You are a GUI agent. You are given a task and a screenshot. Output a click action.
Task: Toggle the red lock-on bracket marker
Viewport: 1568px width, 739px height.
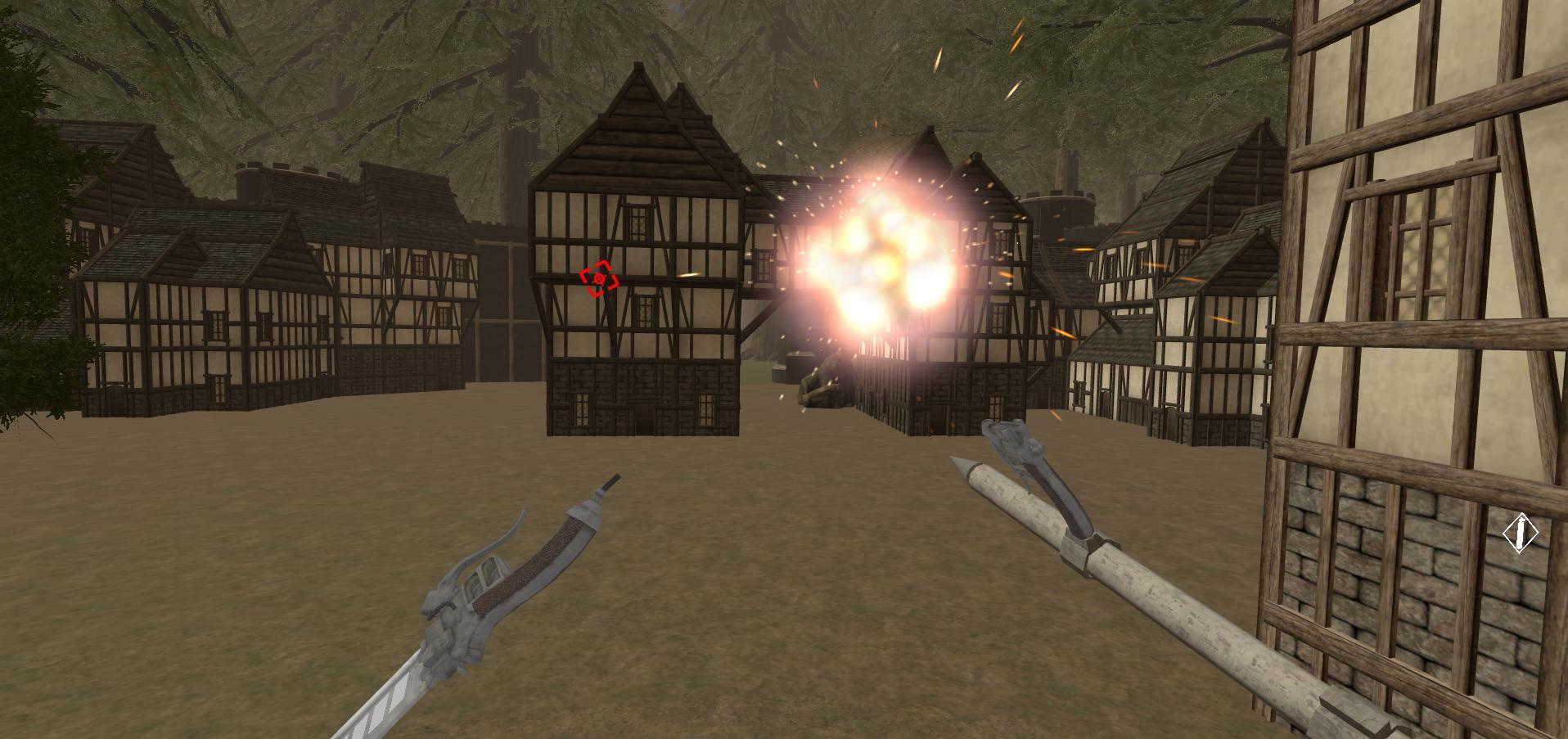click(598, 277)
